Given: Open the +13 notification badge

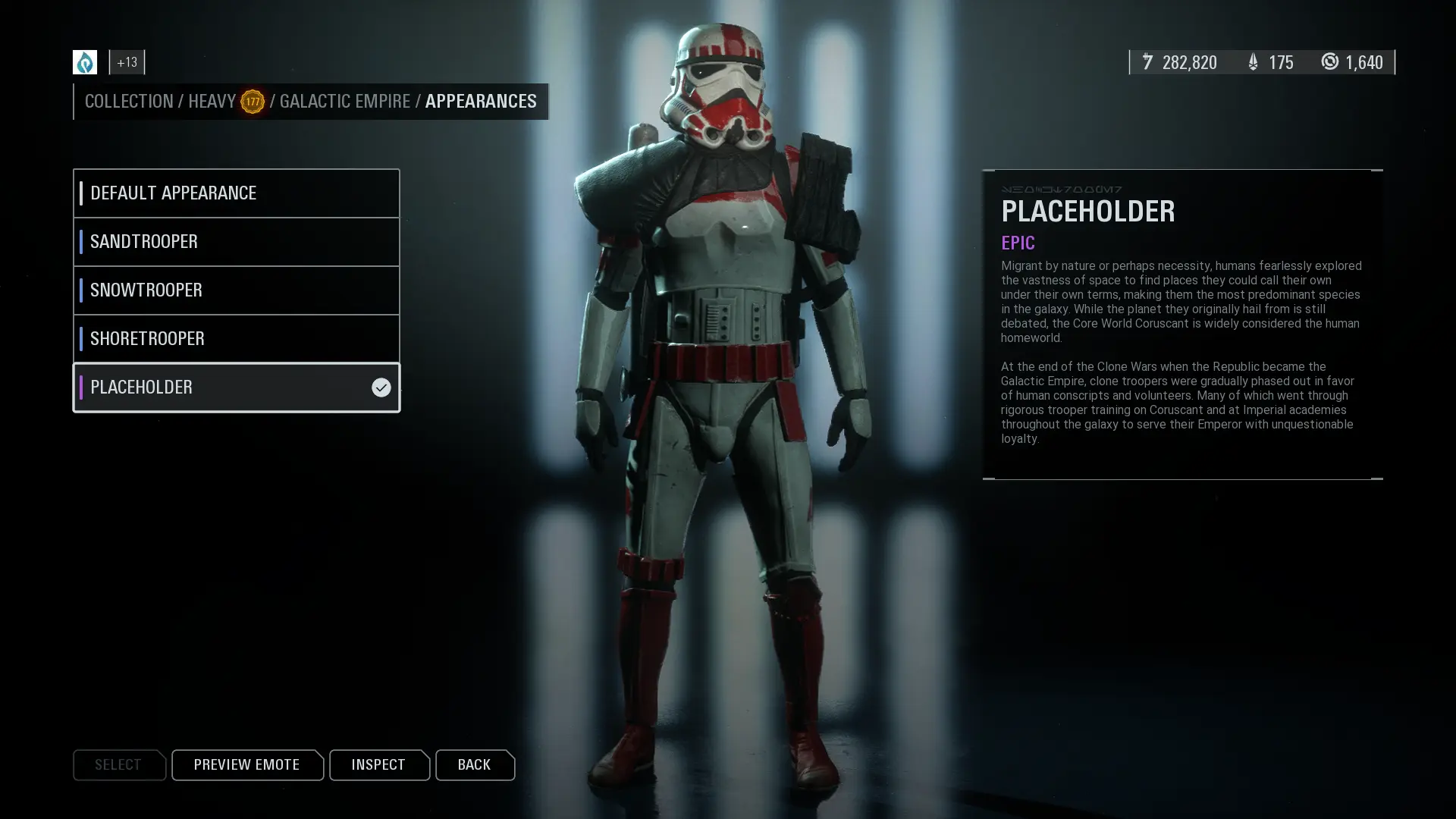Looking at the screenshot, I should pos(127,62).
